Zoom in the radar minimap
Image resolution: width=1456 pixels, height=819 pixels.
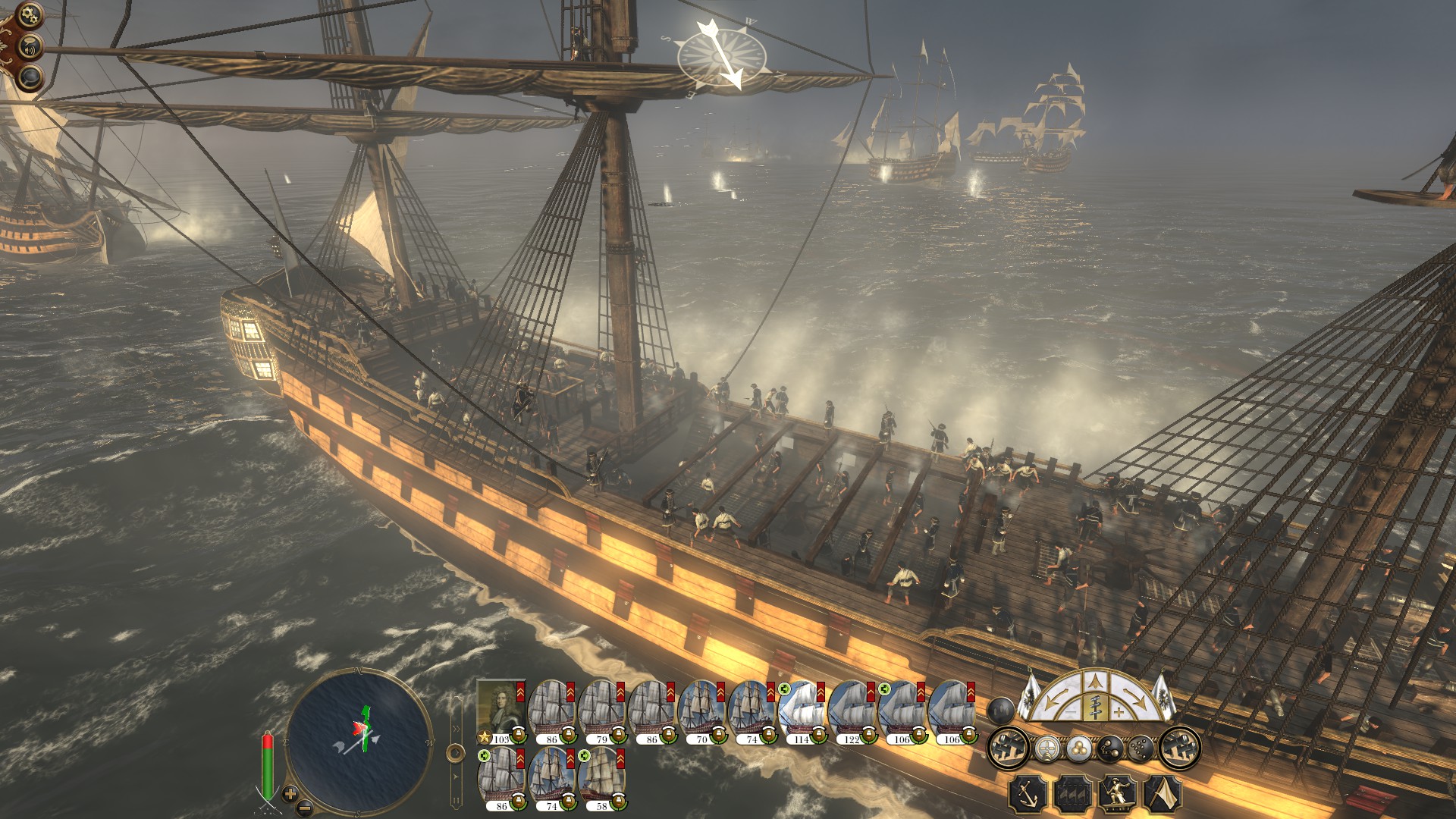pyautogui.click(x=290, y=793)
